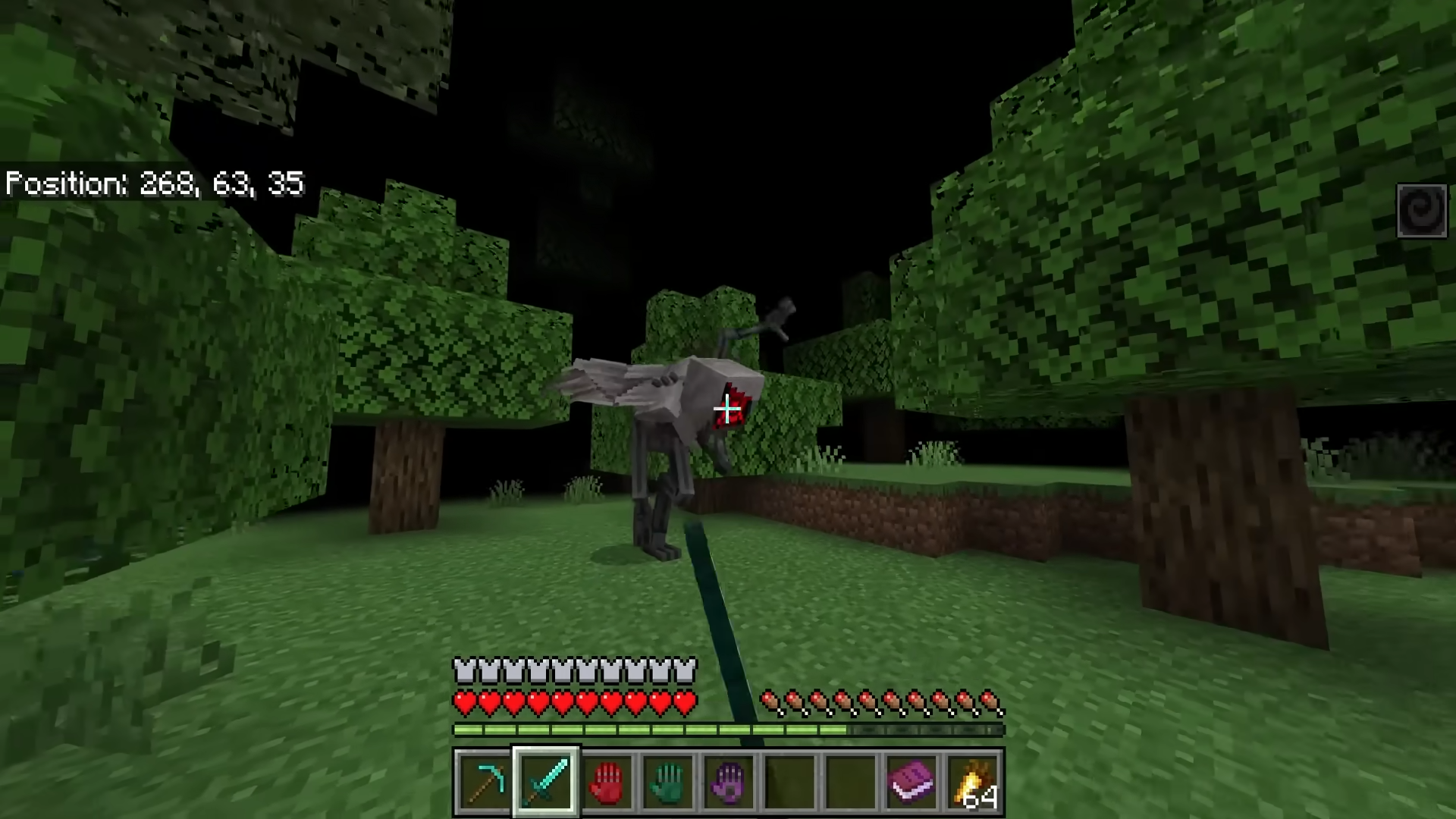
Task: Select the diamond pickaxe hotbar slot
Action: pos(485,782)
